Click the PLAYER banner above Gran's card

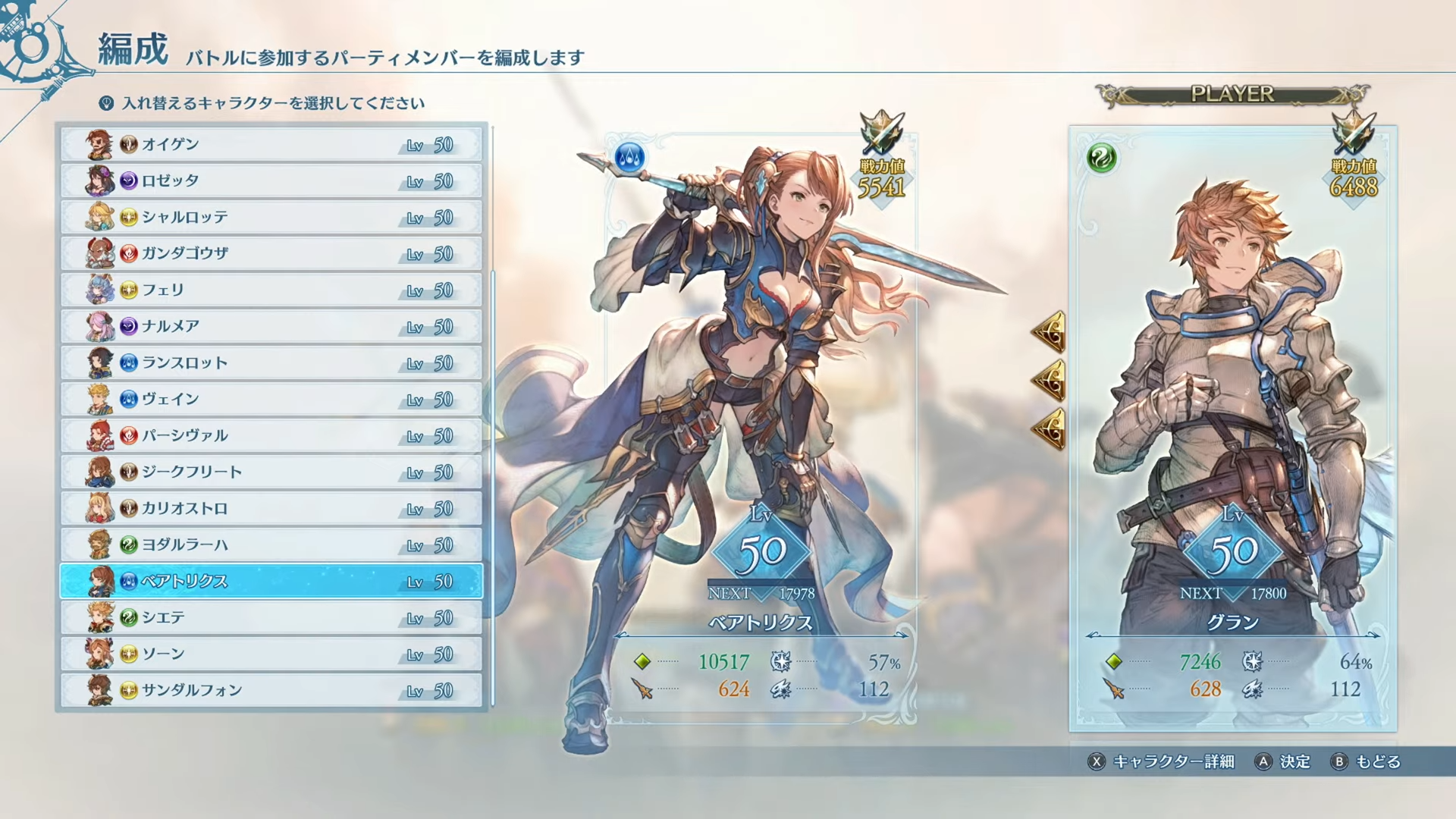click(x=1234, y=93)
